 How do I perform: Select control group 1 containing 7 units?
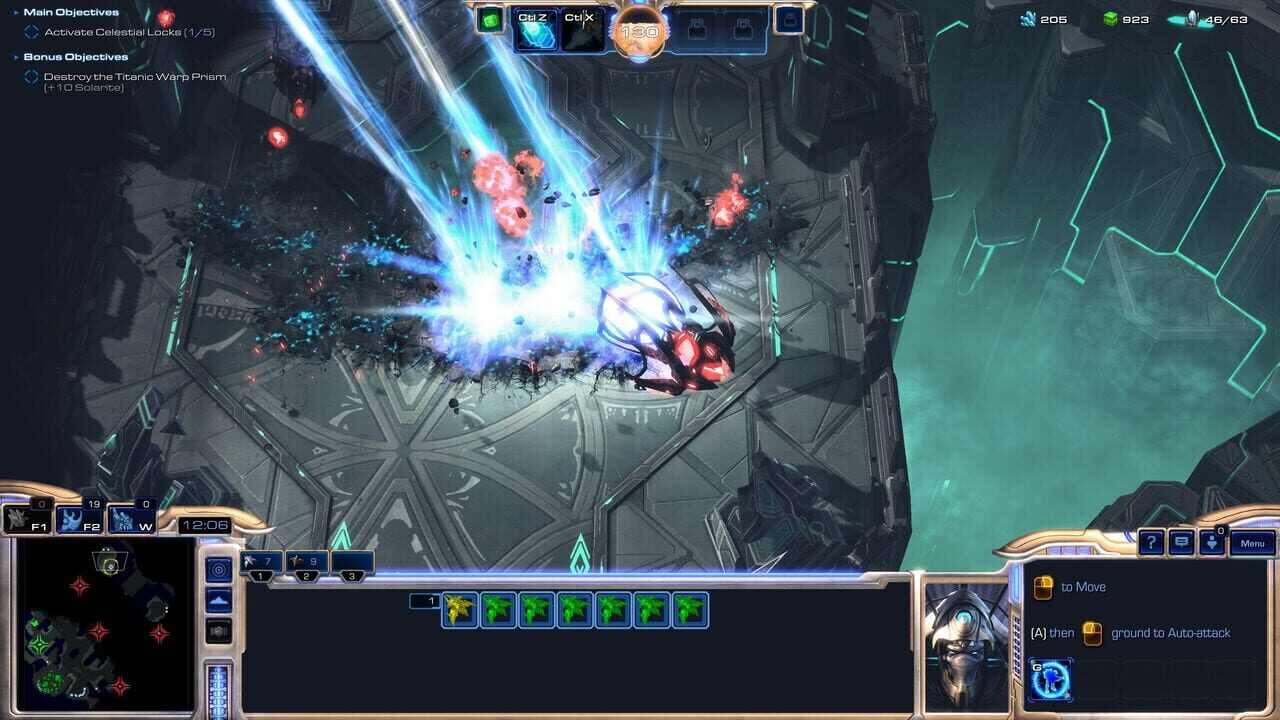pos(260,560)
